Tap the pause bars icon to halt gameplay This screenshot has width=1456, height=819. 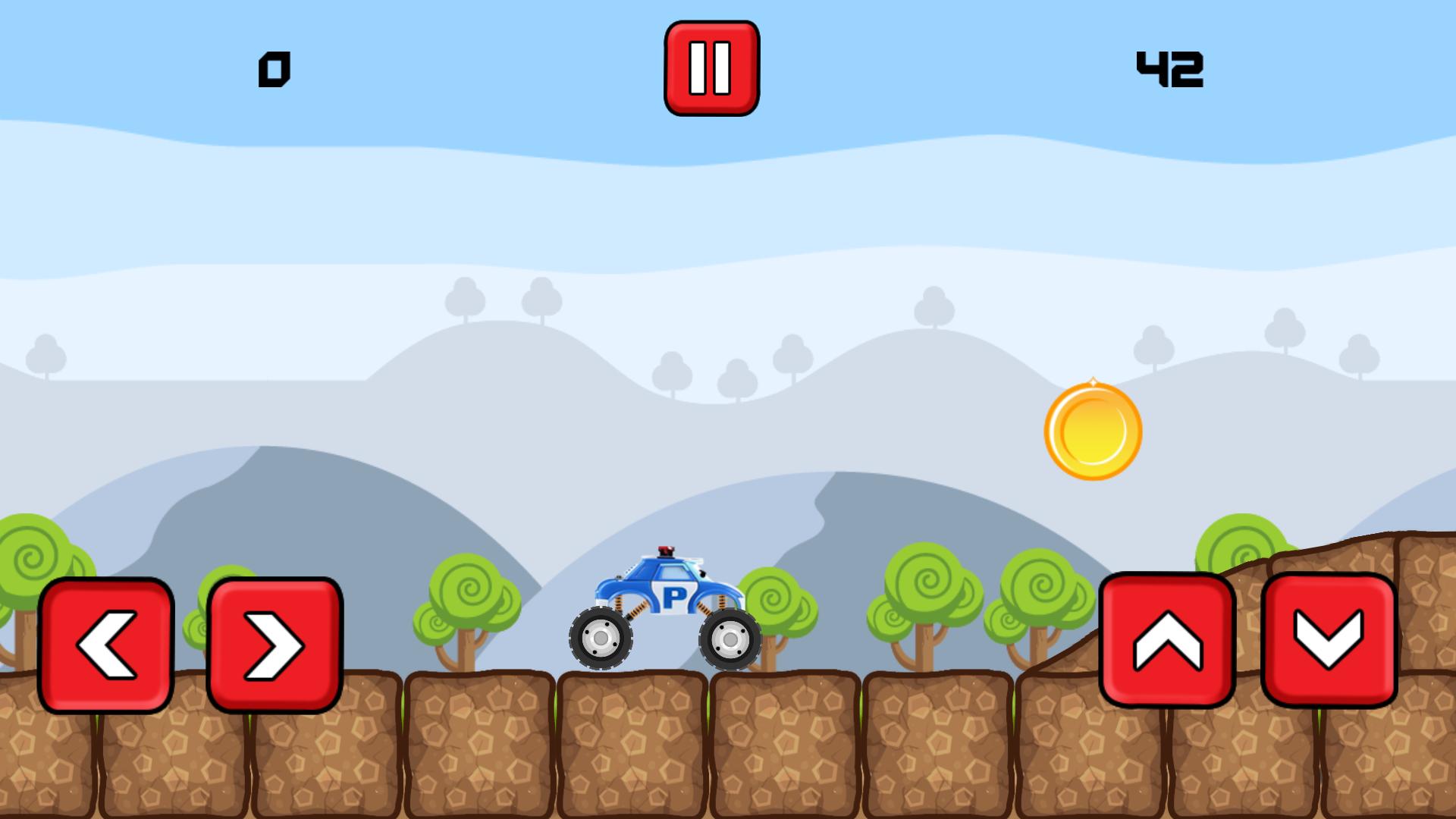pyautogui.click(x=711, y=67)
